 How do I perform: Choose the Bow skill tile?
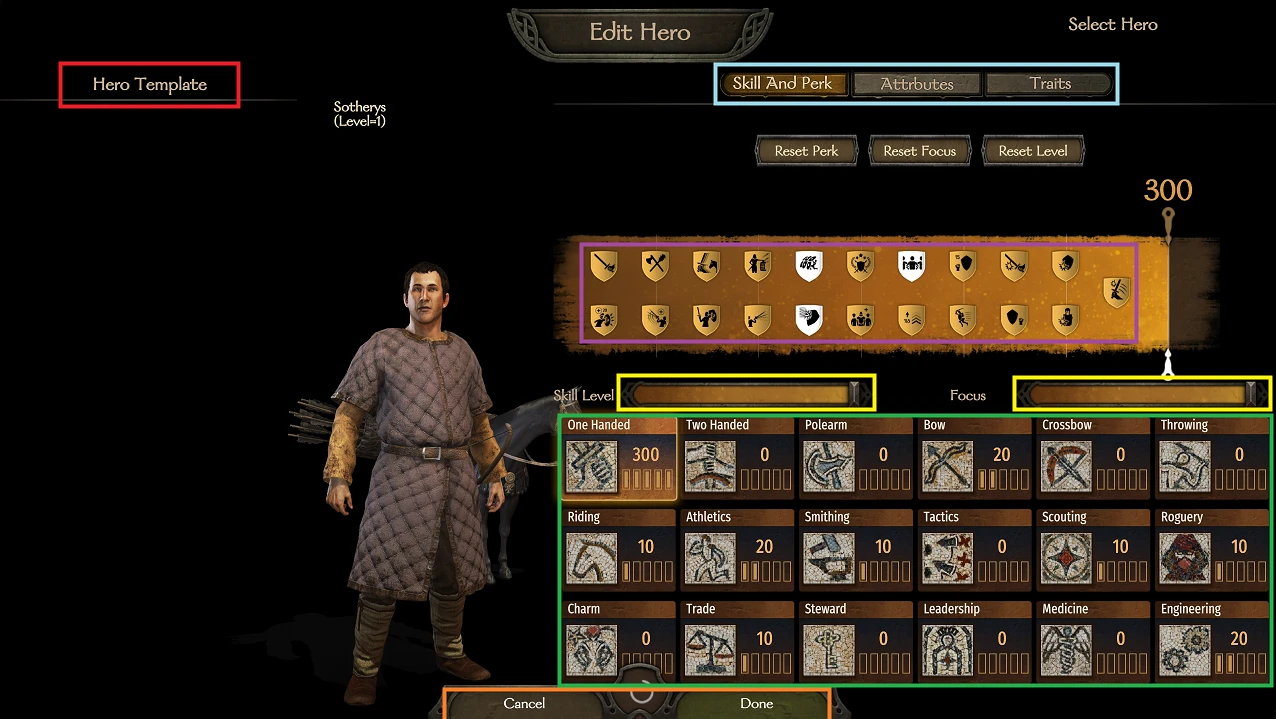pos(973,458)
